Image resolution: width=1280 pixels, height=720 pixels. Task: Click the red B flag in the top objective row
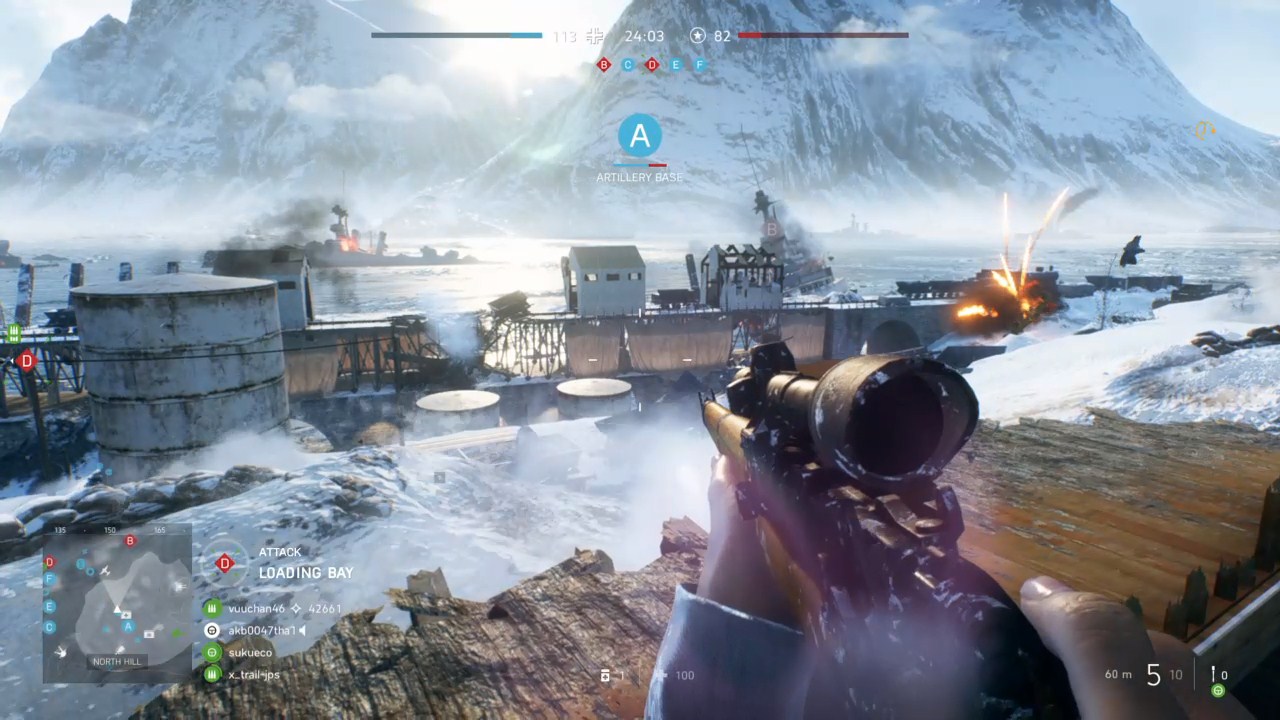[604, 64]
